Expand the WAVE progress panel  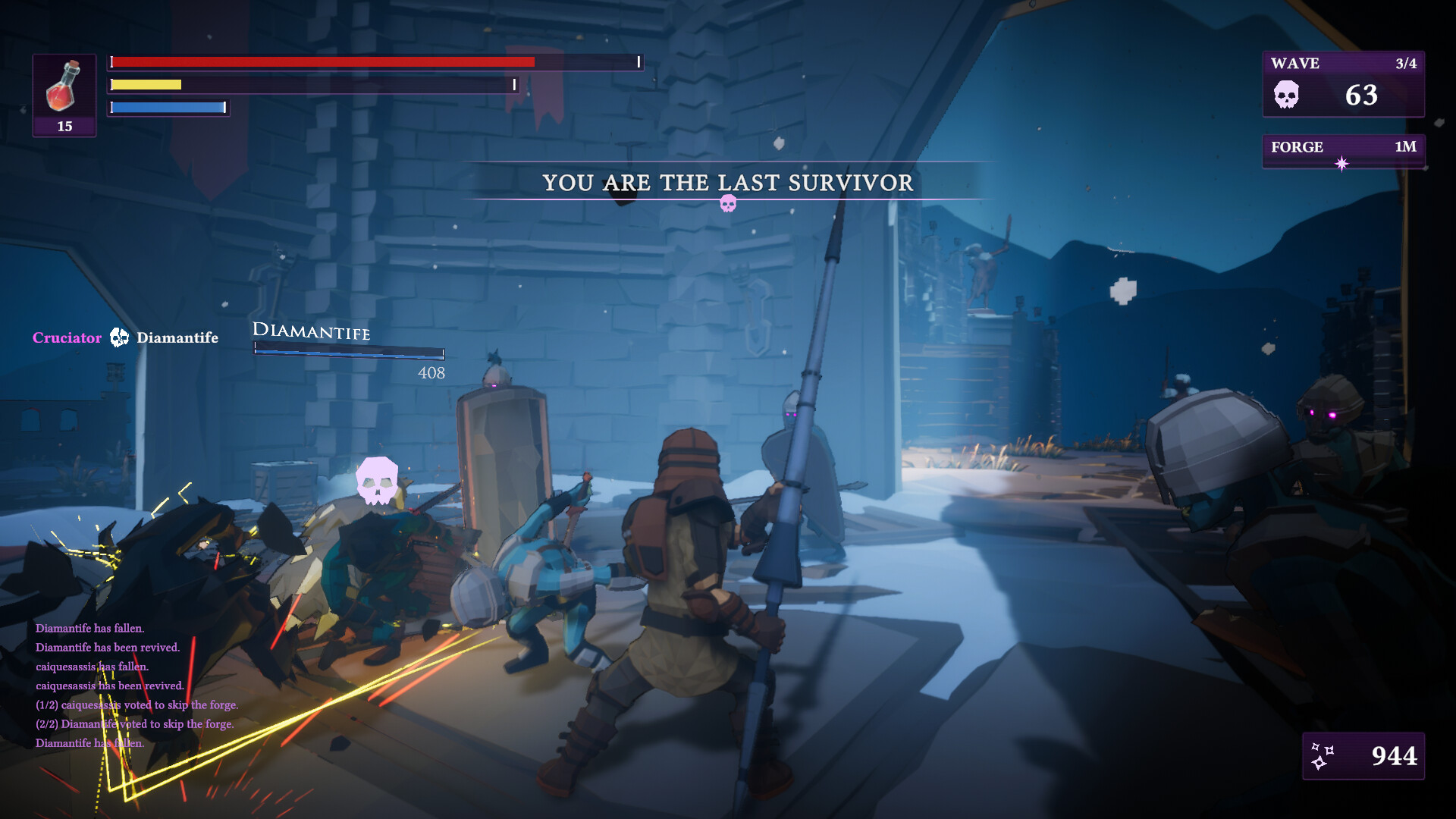point(1343,85)
